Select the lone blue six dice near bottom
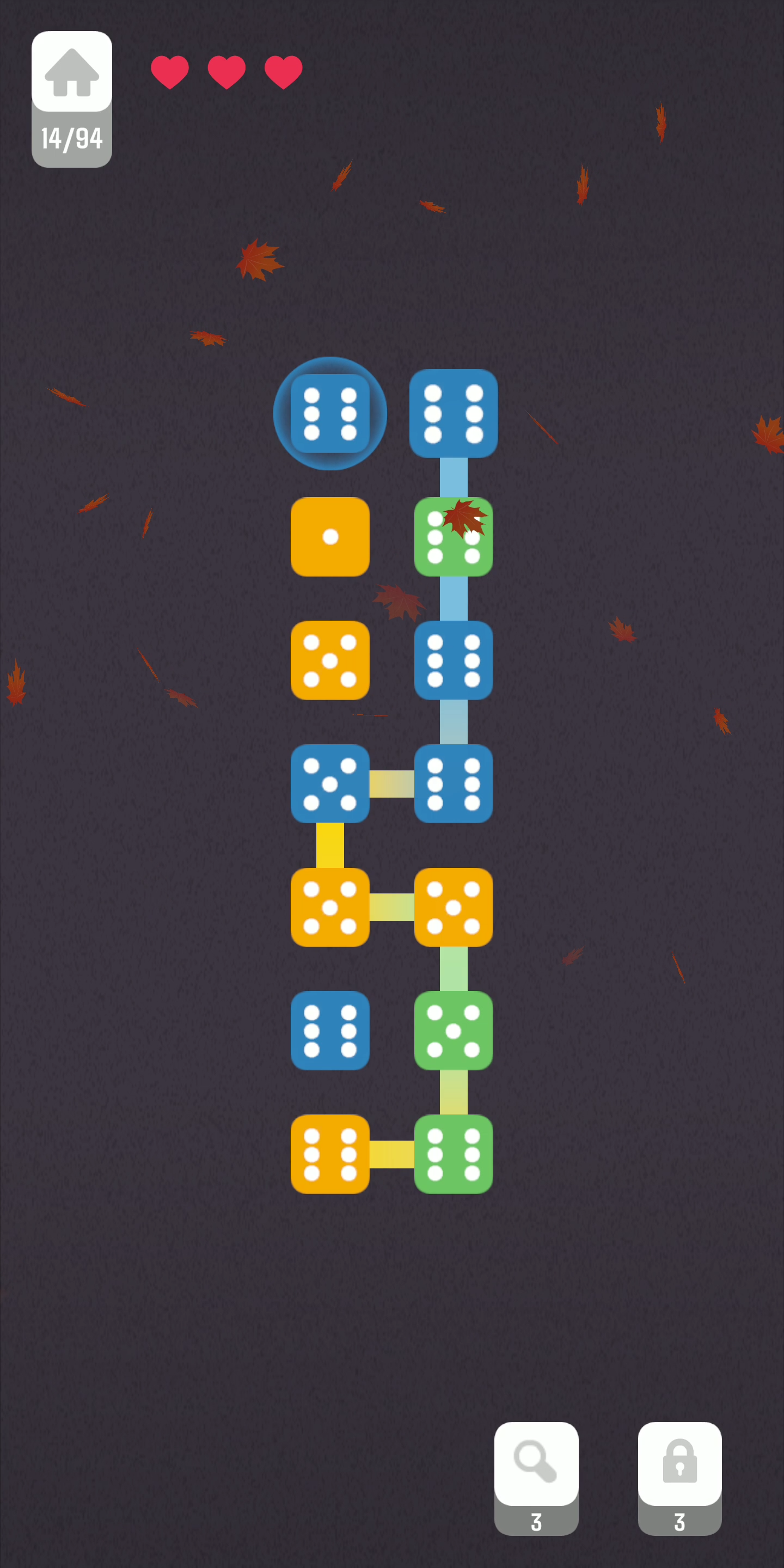 tap(330, 1031)
